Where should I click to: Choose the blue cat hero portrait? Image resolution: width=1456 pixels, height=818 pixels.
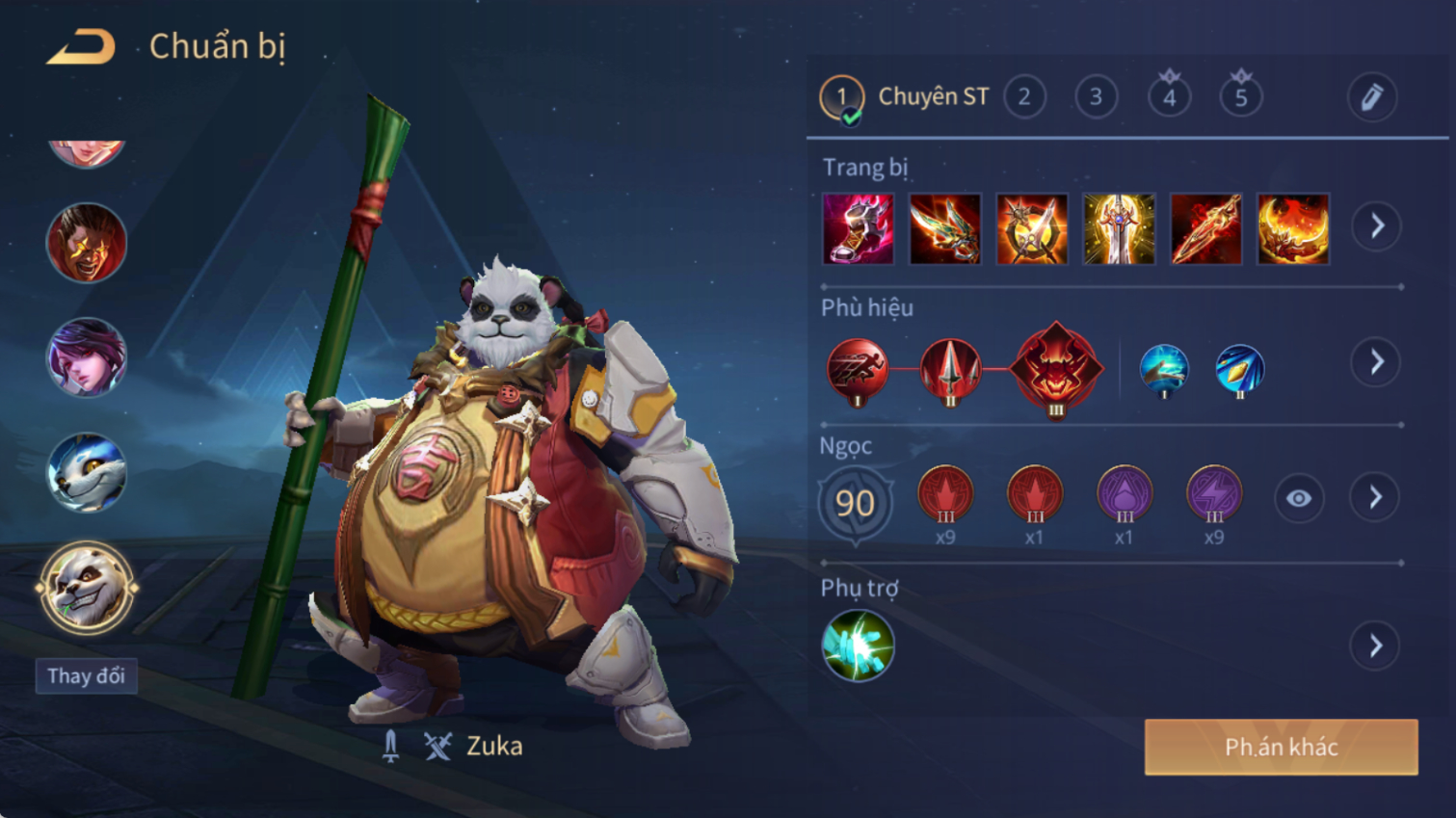tap(87, 472)
